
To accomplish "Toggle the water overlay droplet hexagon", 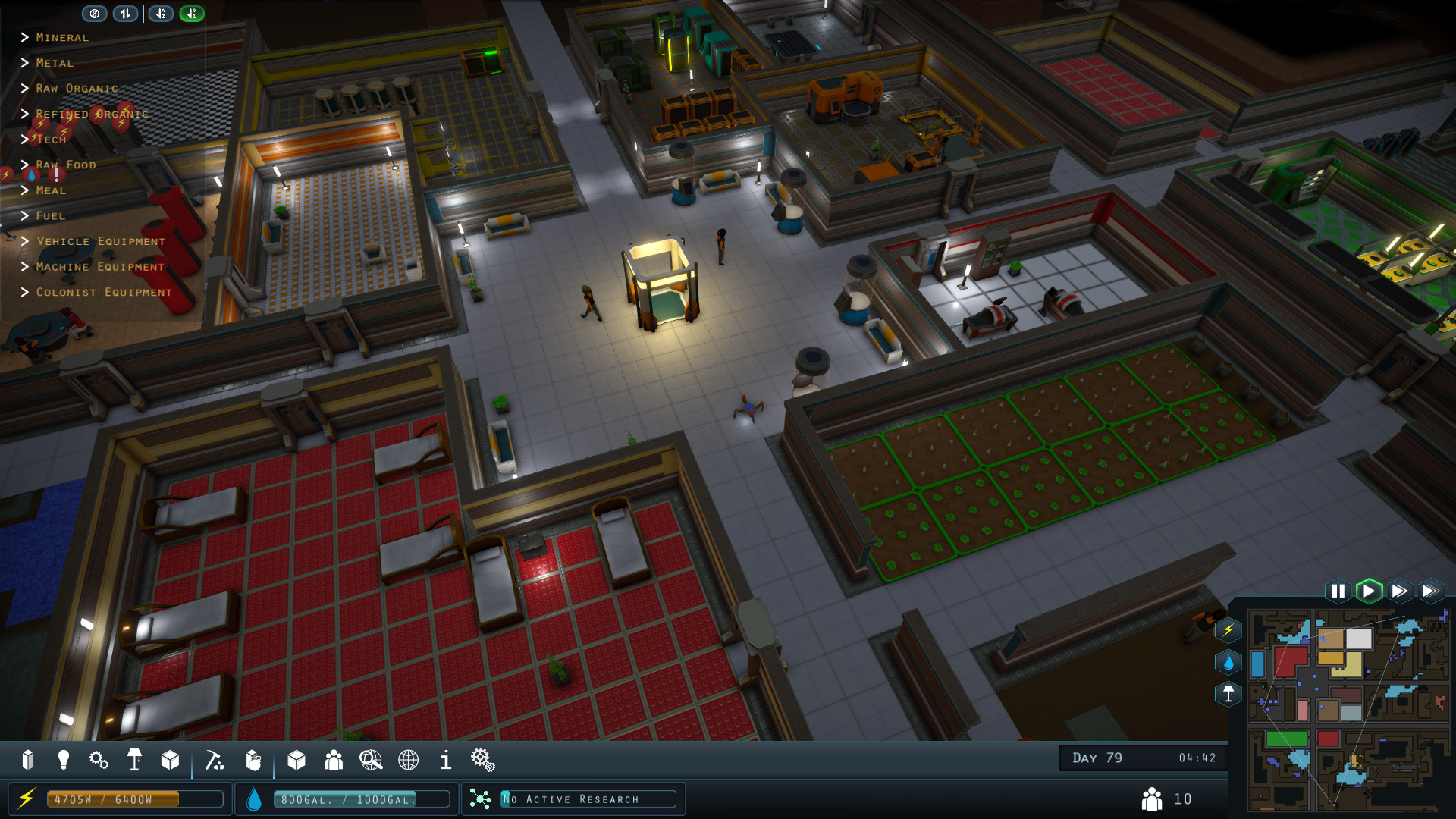I will pos(1228,662).
